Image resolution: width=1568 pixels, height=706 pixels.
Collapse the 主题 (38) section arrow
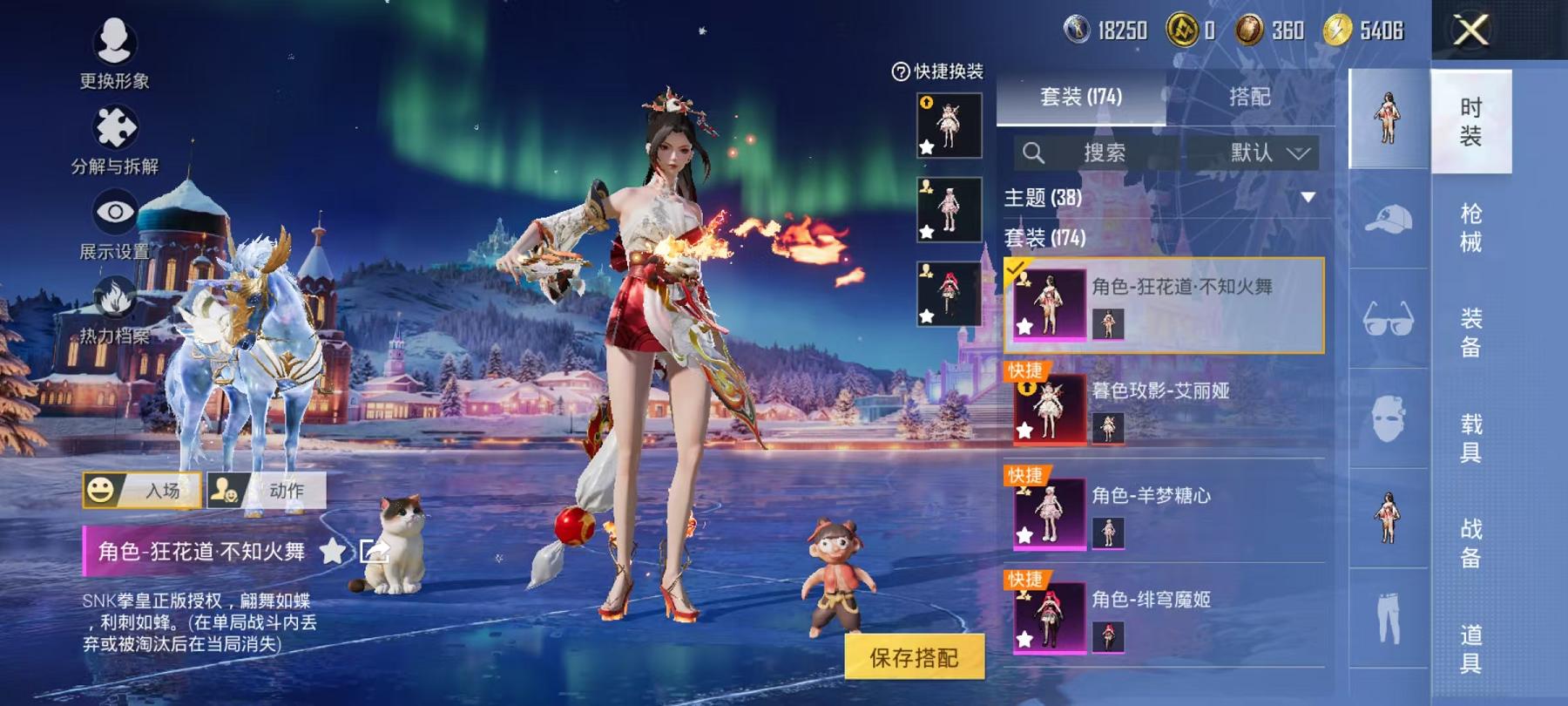[1308, 198]
